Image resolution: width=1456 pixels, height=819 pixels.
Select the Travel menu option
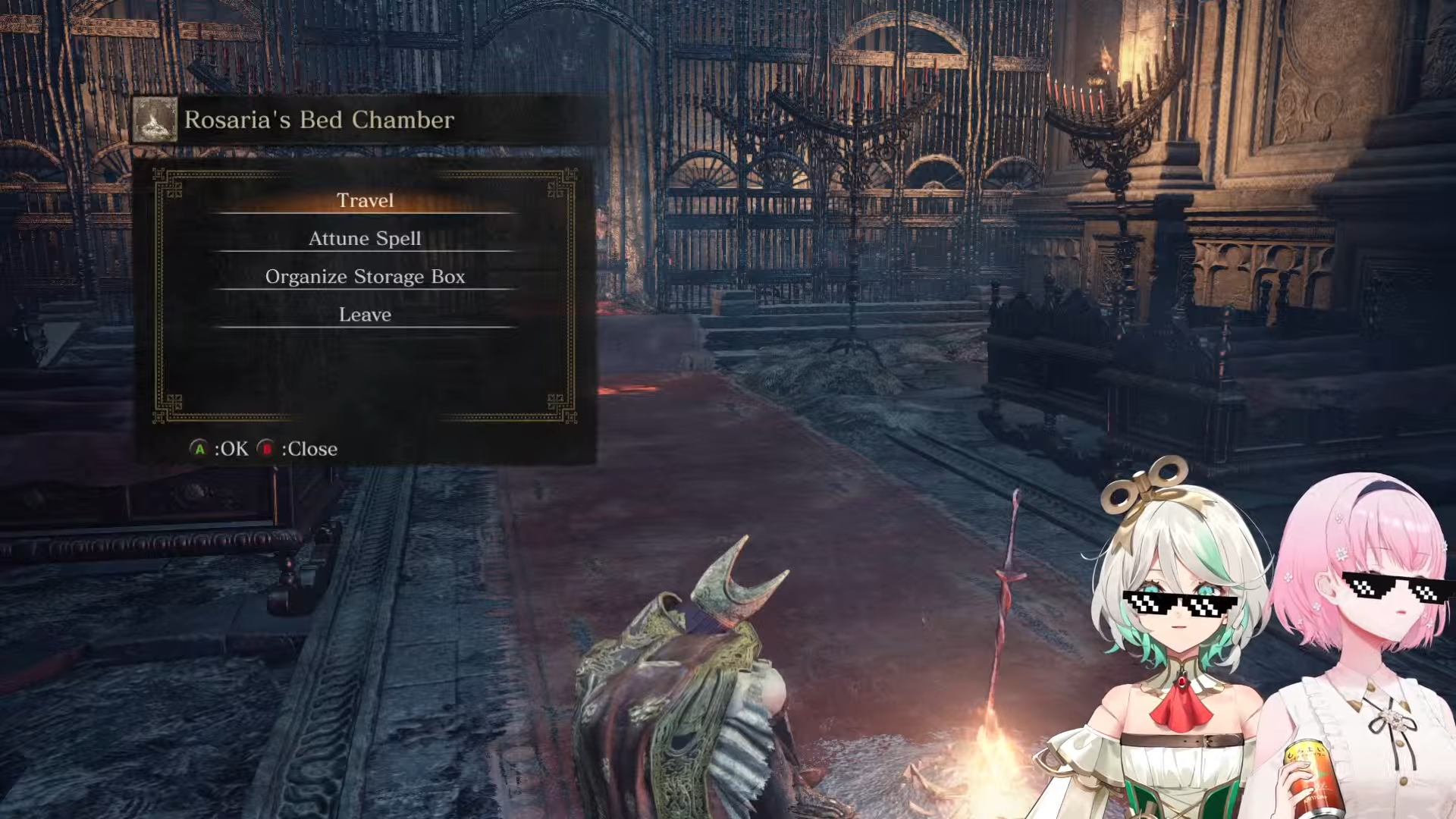point(365,200)
